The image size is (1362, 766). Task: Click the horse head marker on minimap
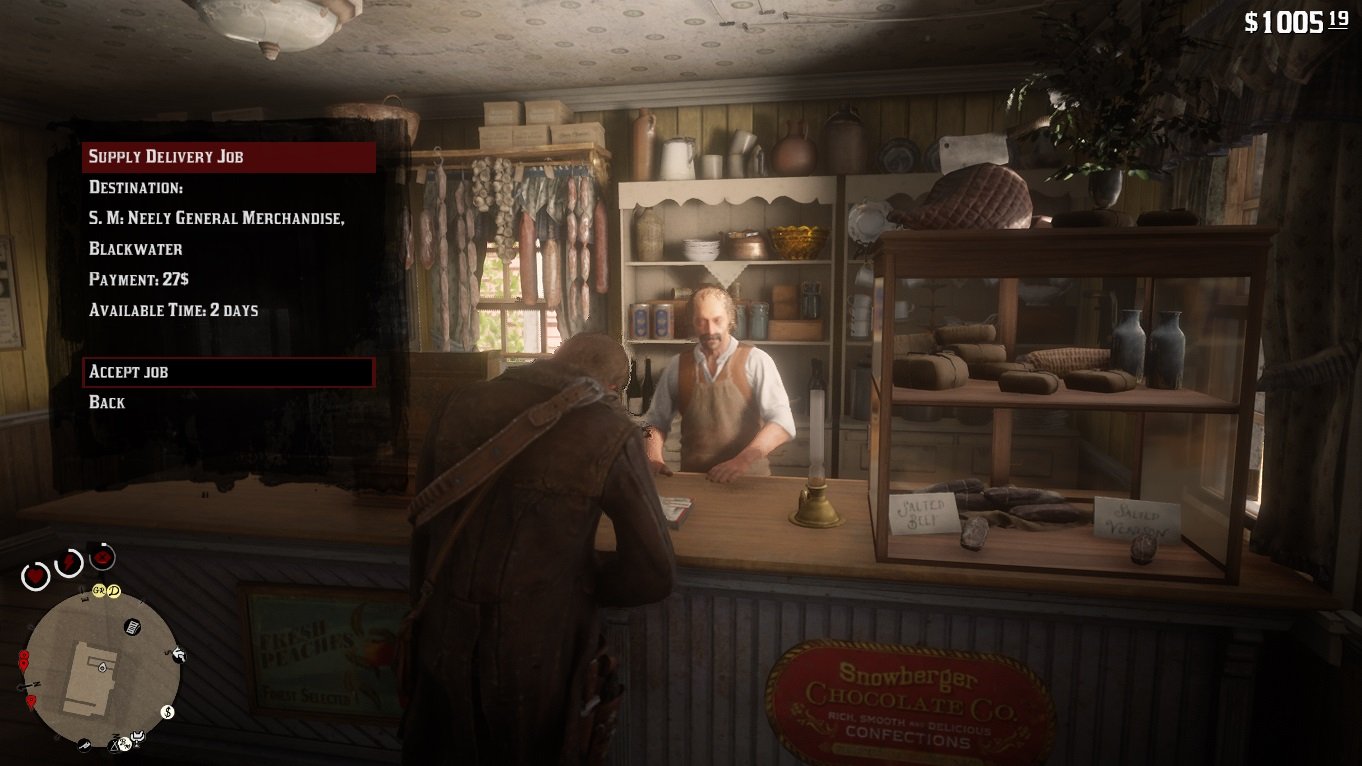[179, 655]
